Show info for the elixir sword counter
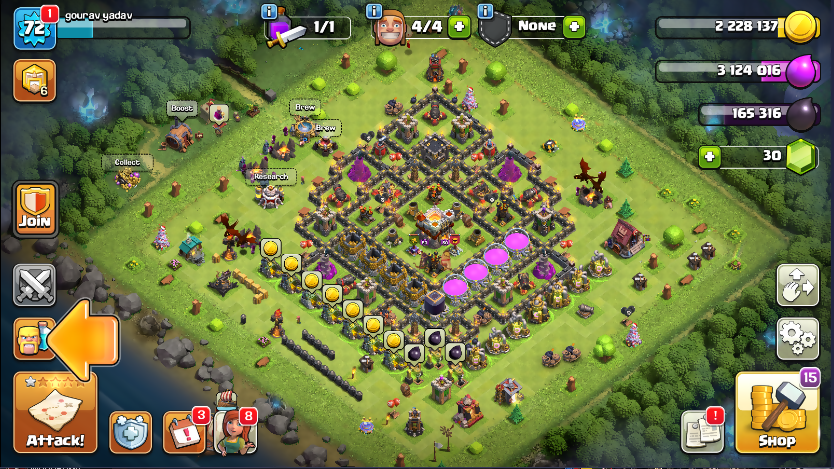 coord(269,11)
